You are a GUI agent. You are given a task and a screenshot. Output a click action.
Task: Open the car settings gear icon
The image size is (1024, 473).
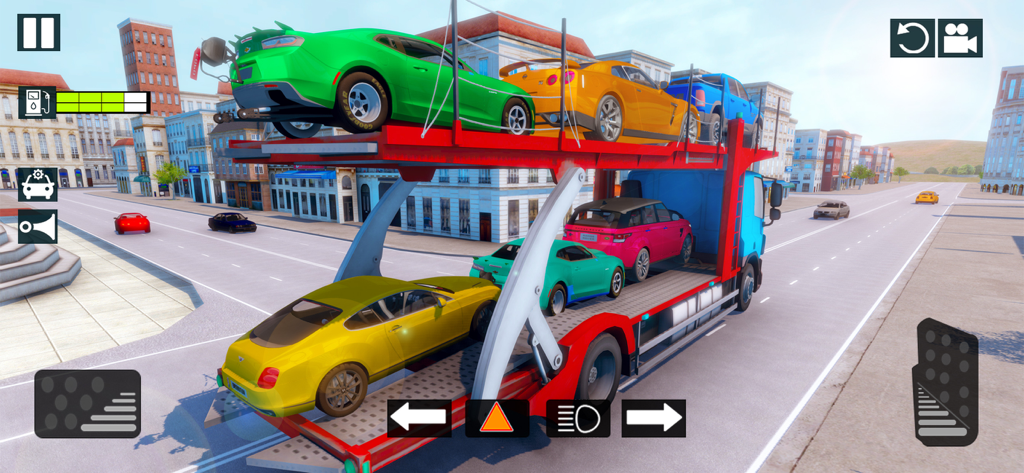tap(38, 185)
